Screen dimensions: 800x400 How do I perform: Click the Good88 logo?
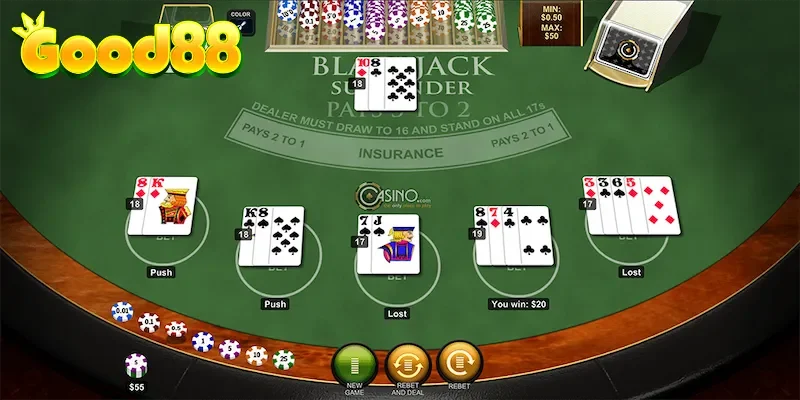[x=125, y=47]
